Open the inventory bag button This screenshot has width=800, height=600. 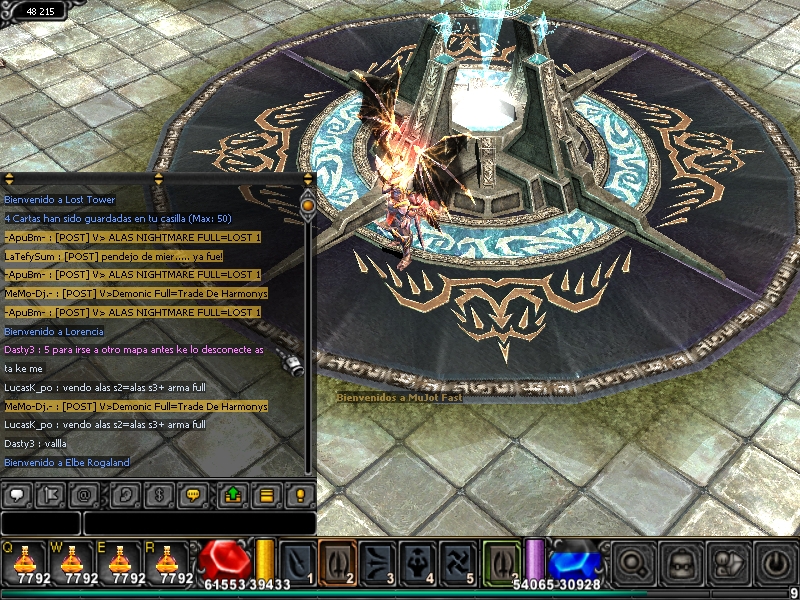pos(680,562)
